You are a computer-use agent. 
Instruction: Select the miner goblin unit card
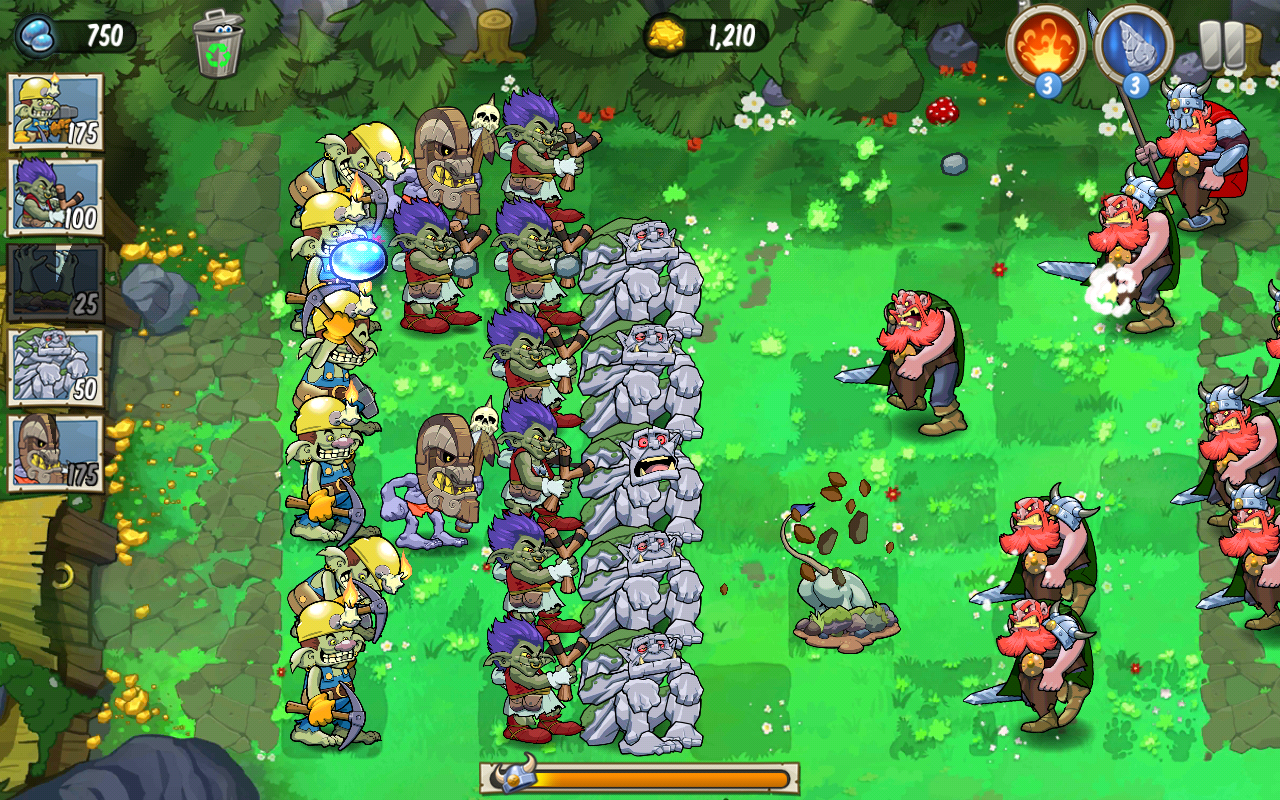pyautogui.click(x=56, y=111)
